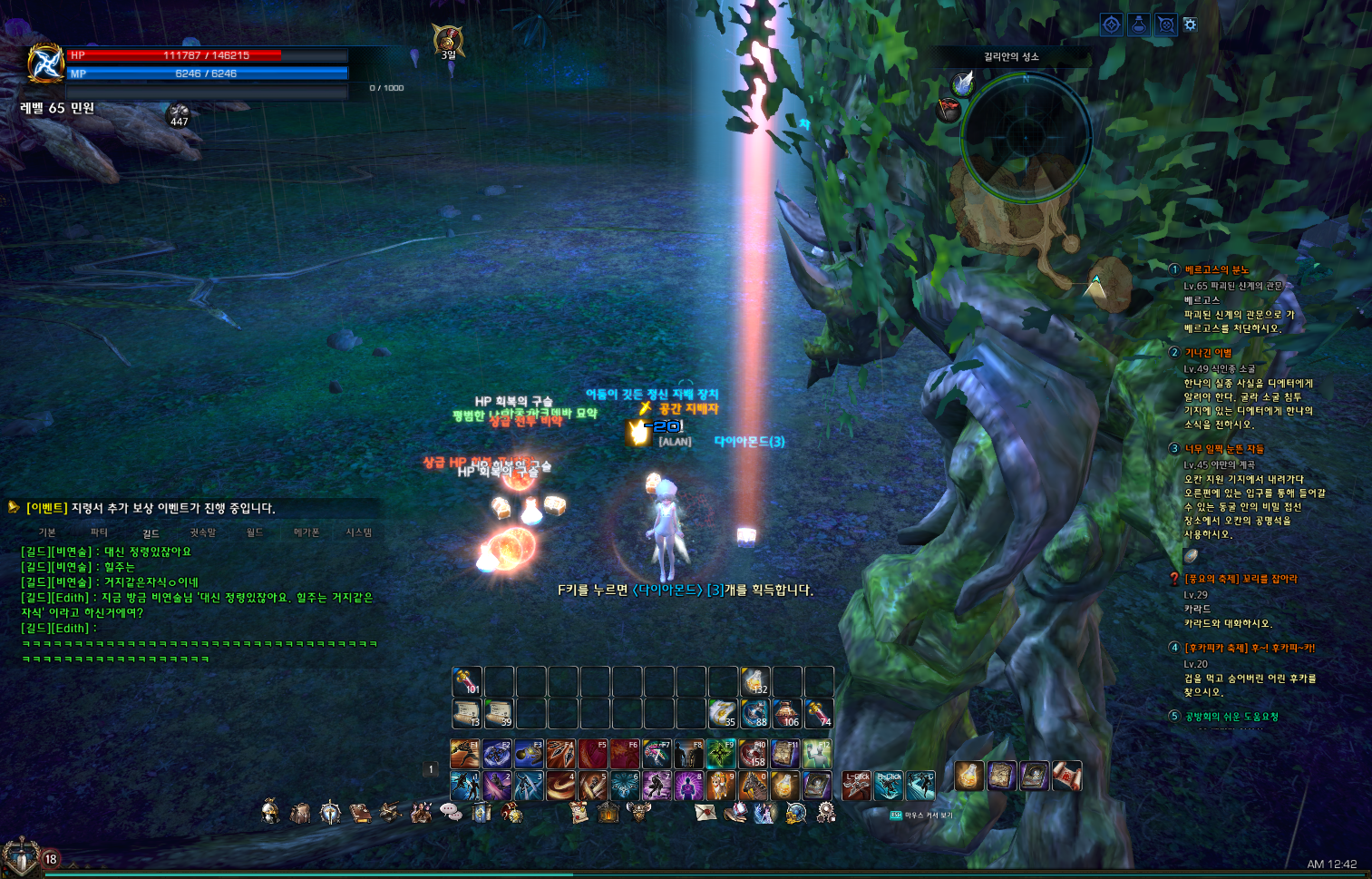
Task: Open the 베르고스의 분노 quest entry
Action: (1216, 269)
